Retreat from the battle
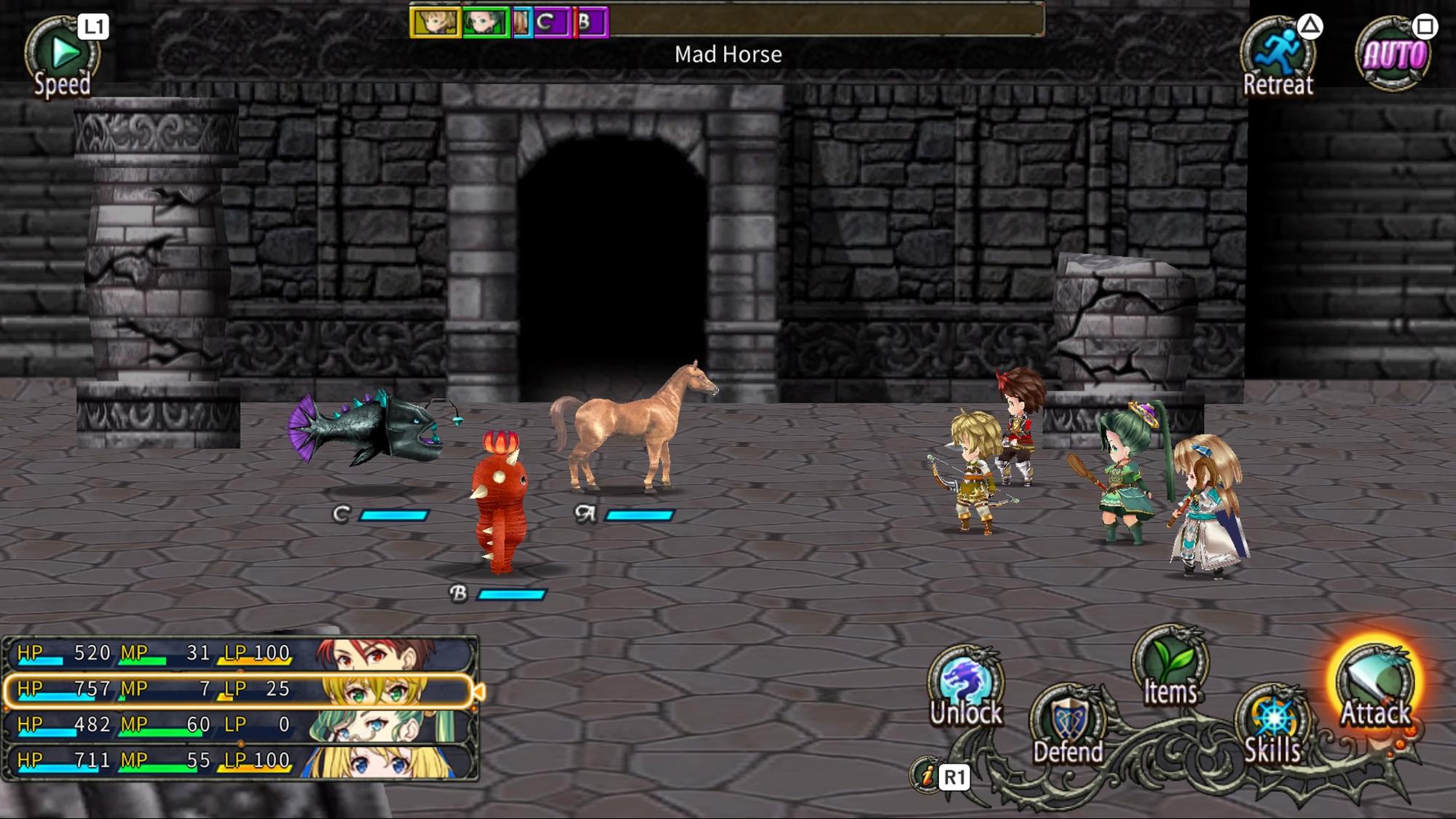Image resolution: width=1456 pixels, height=819 pixels. (x=1278, y=57)
